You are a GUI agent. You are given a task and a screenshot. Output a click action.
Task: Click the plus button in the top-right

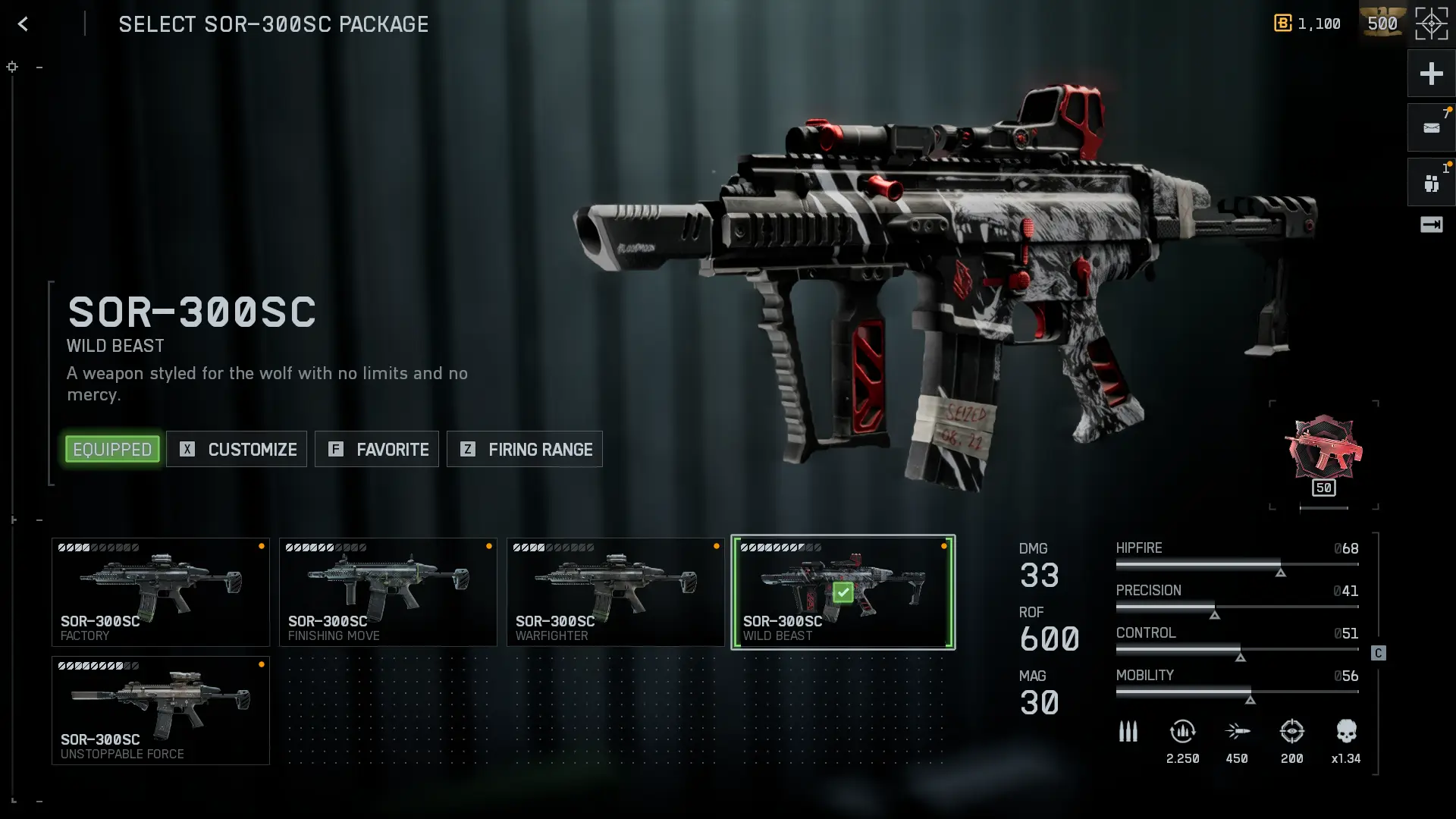coord(1431,74)
